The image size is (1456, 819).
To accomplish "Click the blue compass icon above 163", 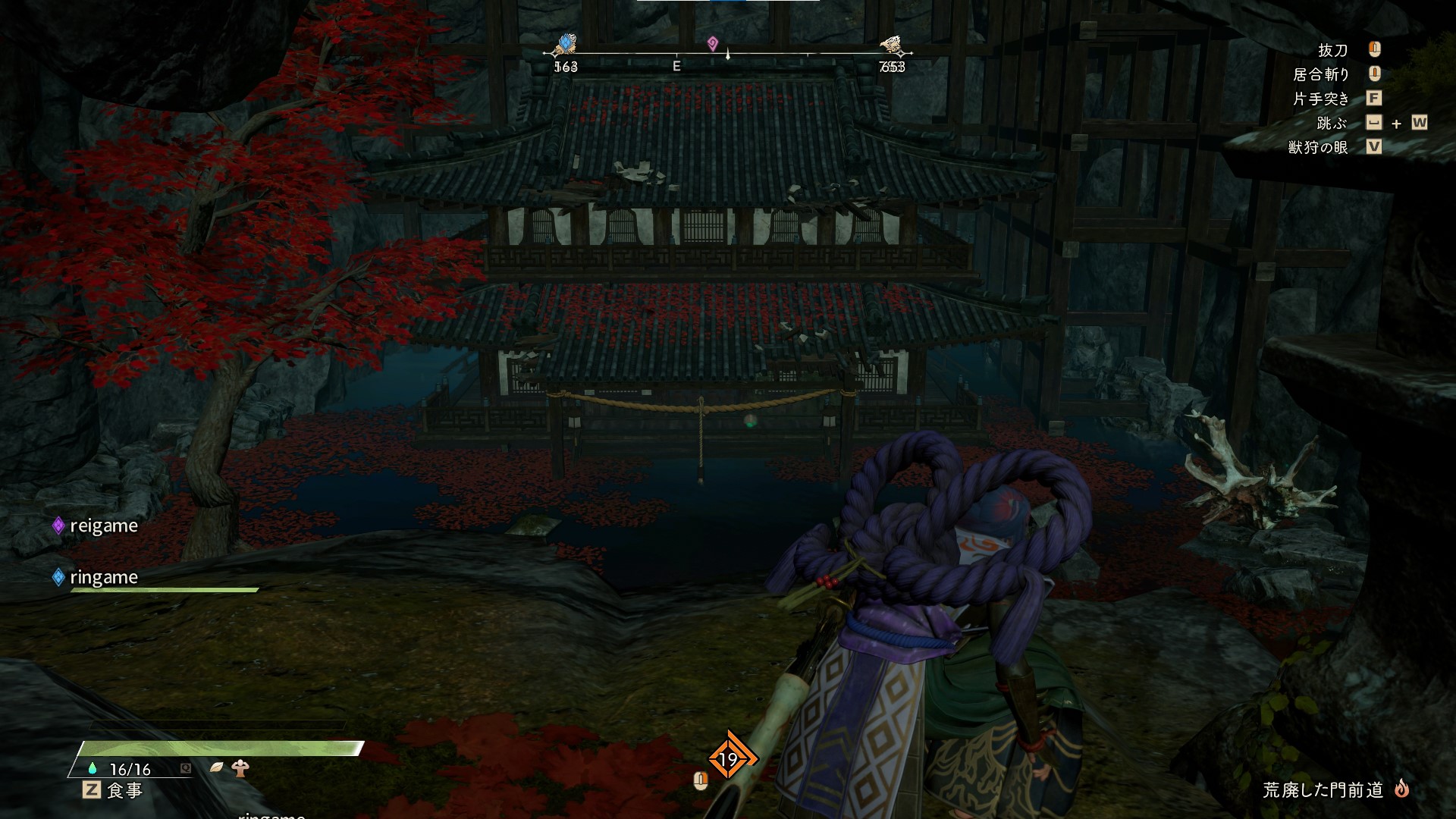I will click(565, 45).
